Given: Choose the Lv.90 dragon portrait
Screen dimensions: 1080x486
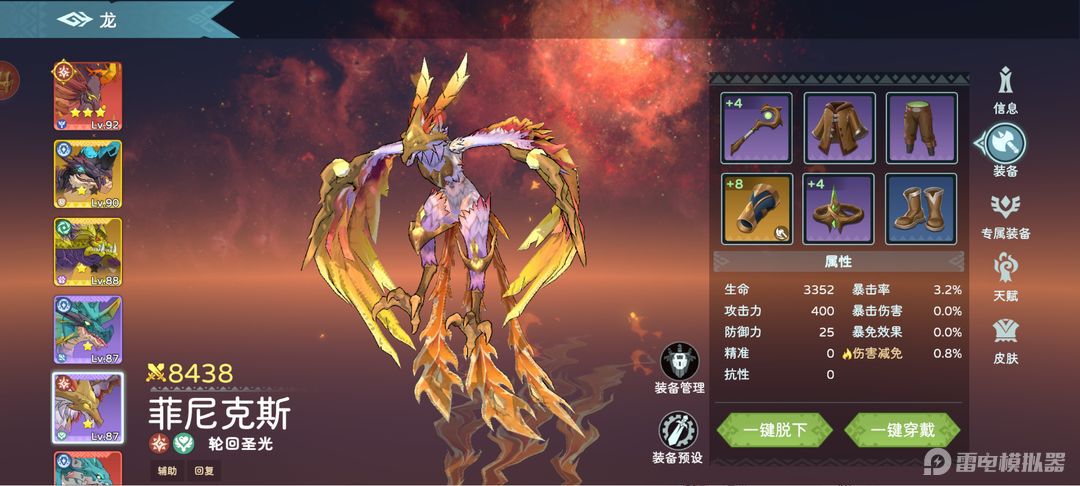Looking at the screenshot, I should click(x=88, y=174).
